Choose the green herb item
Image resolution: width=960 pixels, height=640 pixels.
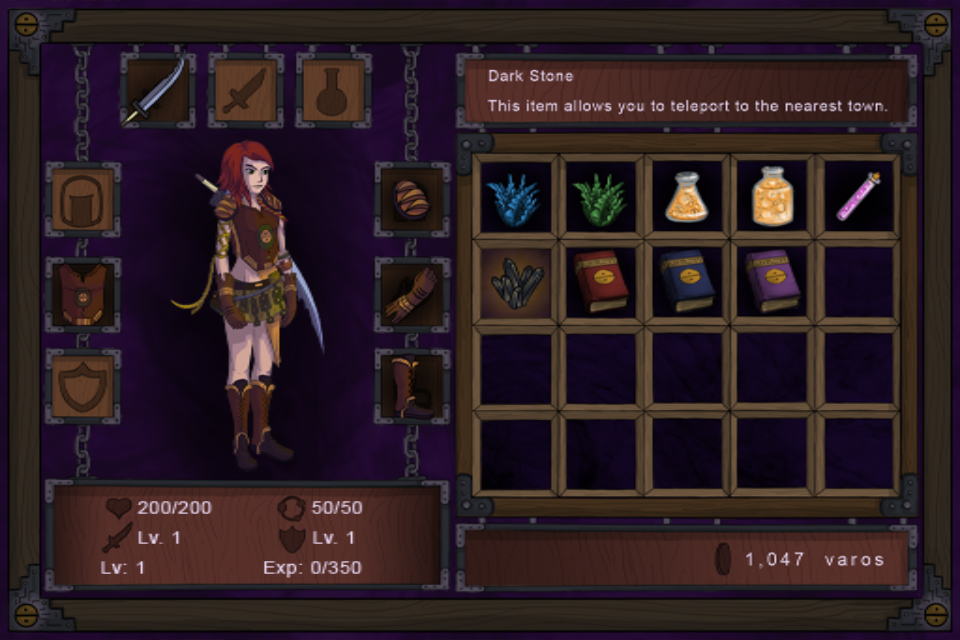[601, 197]
